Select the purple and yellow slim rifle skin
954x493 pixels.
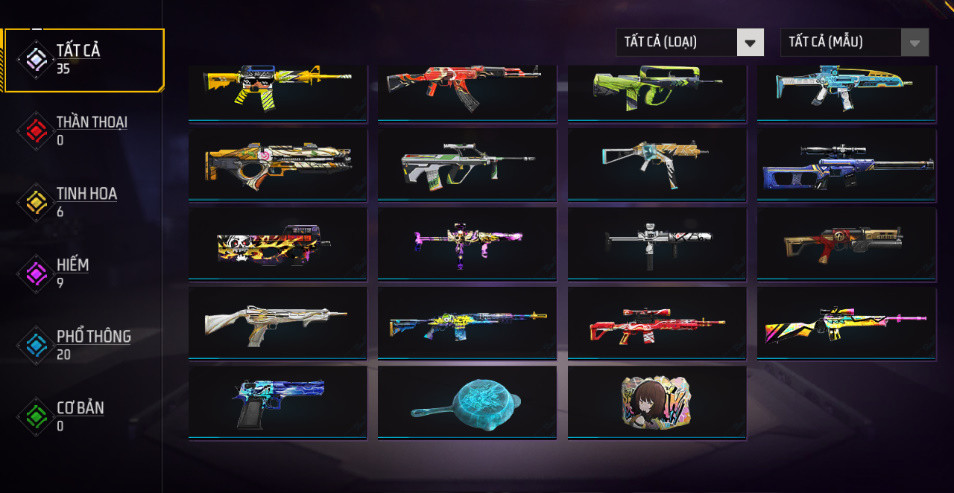click(467, 242)
